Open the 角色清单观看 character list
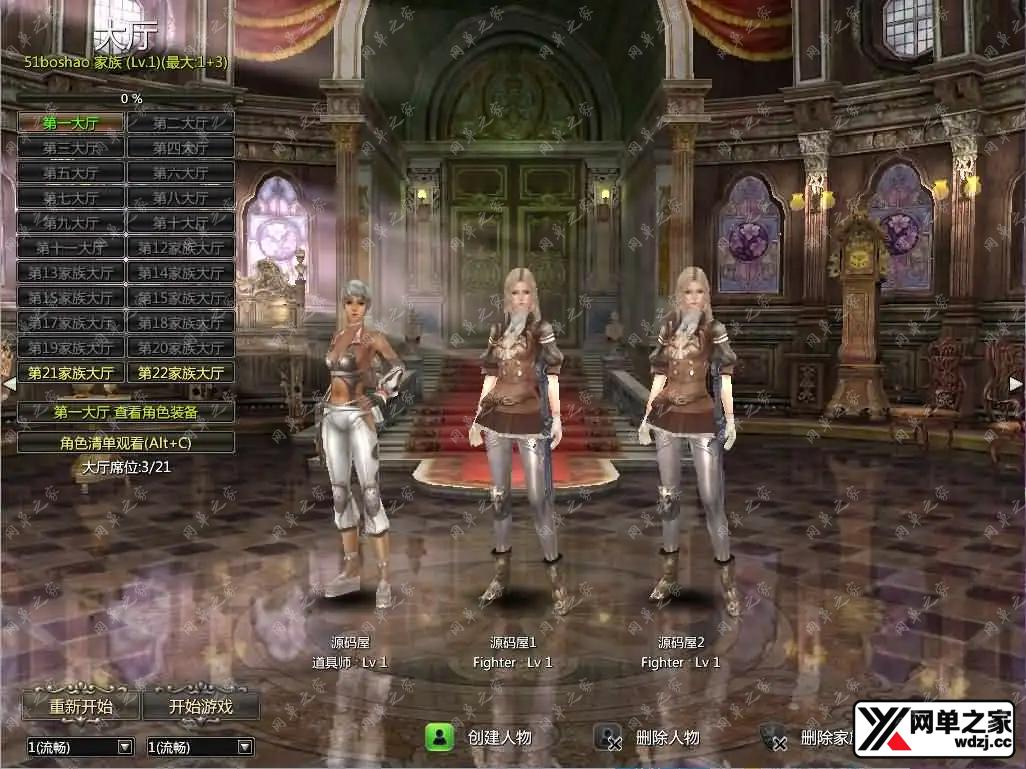 126,441
